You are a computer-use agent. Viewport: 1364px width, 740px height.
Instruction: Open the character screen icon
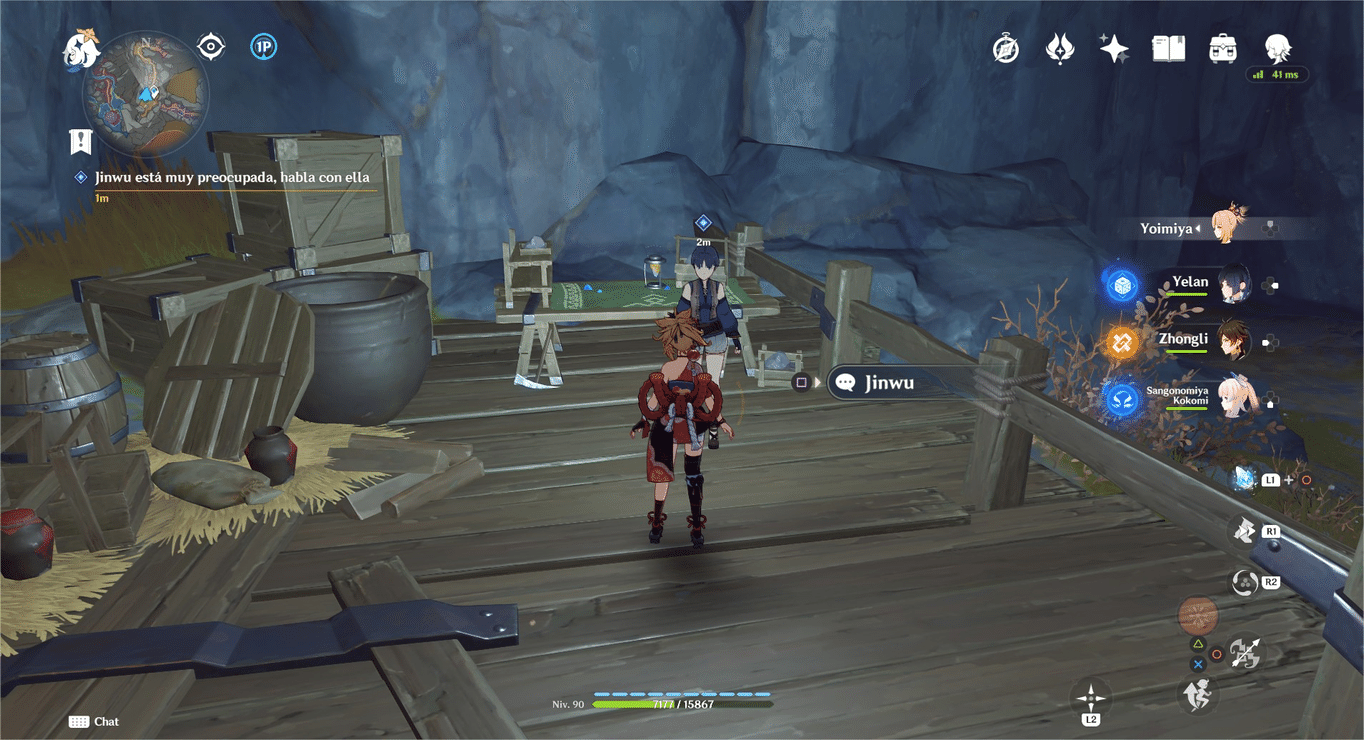point(1277,47)
